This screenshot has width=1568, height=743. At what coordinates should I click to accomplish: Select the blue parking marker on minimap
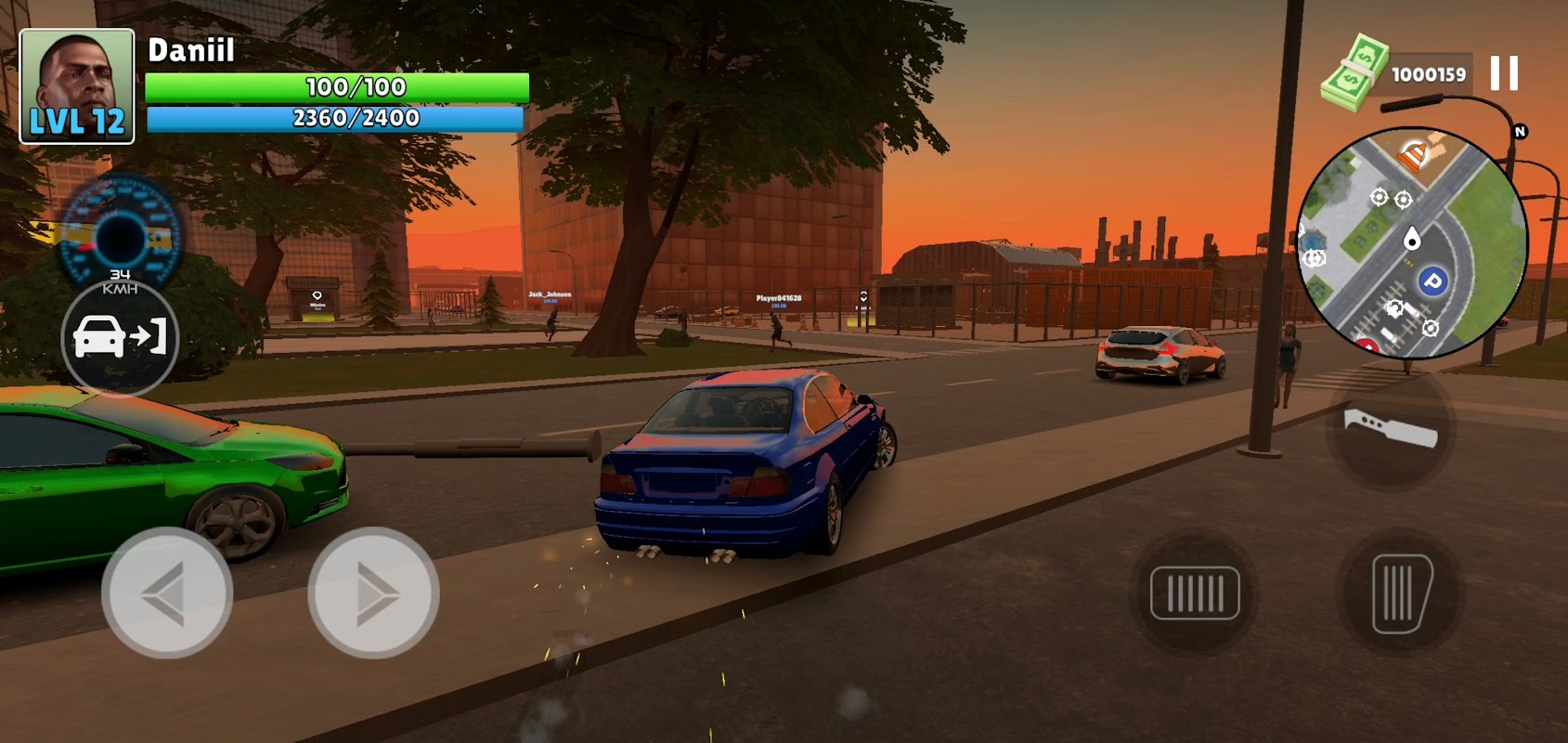click(x=1432, y=280)
